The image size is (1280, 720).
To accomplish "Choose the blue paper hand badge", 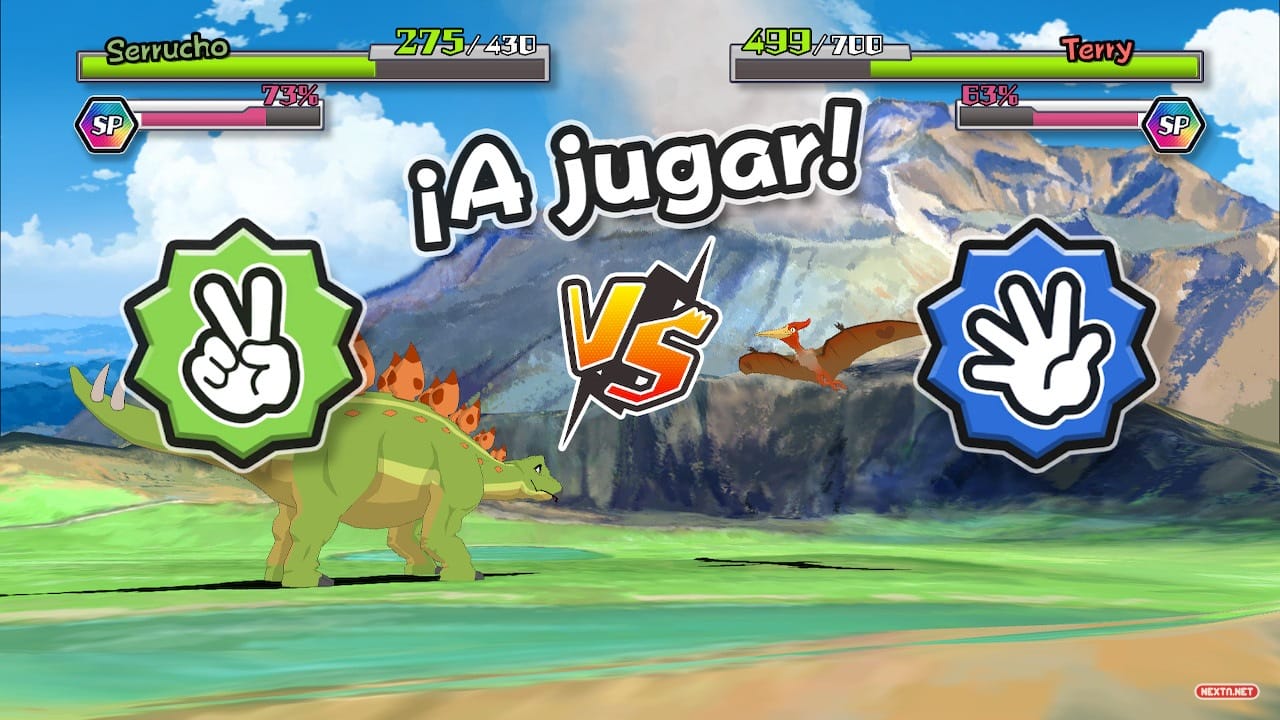I will pyautogui.click(x=1036, y=342).
